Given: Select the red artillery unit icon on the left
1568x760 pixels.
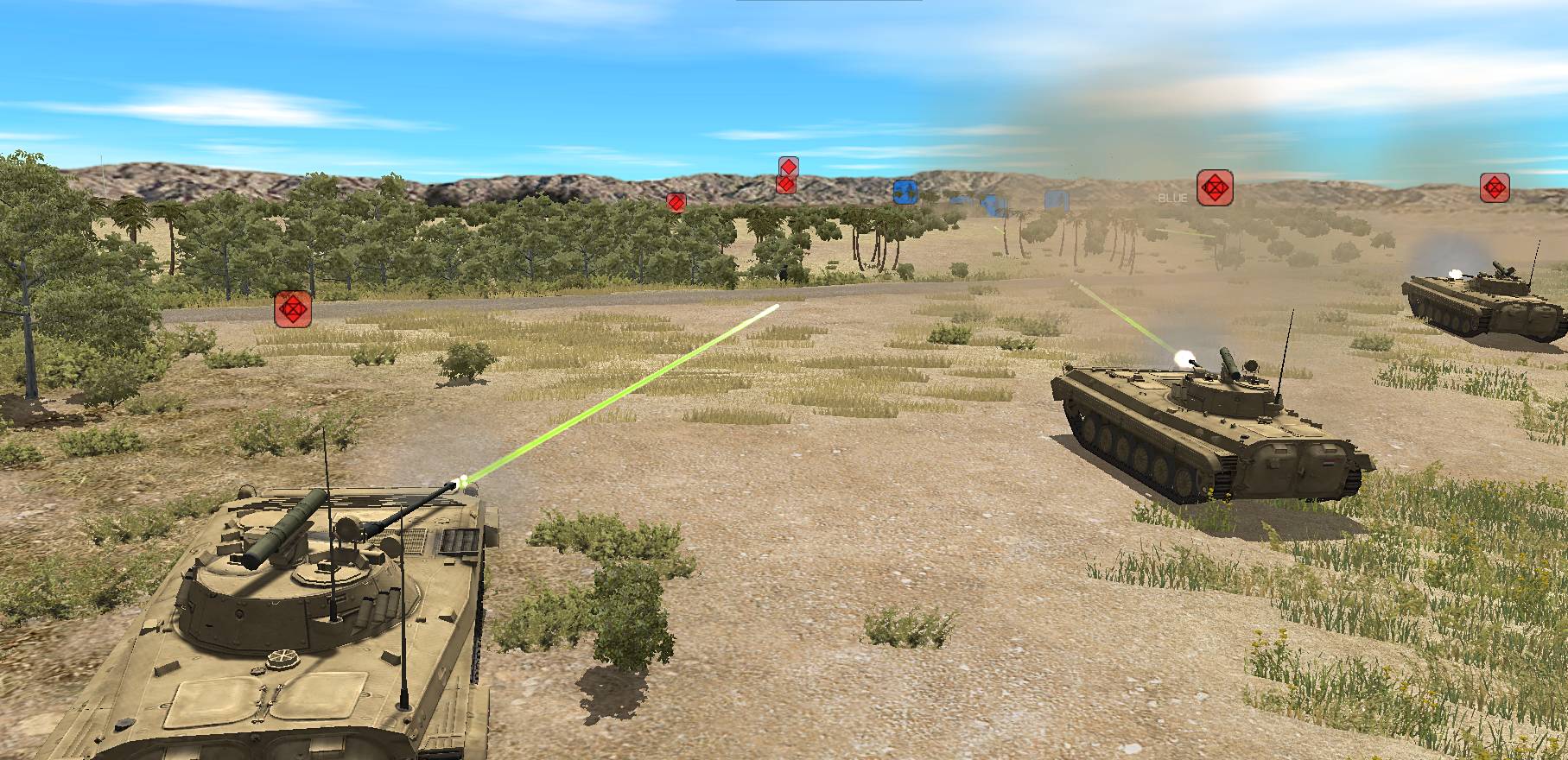Looking at the screenshot, I should [x=295, y=311].
